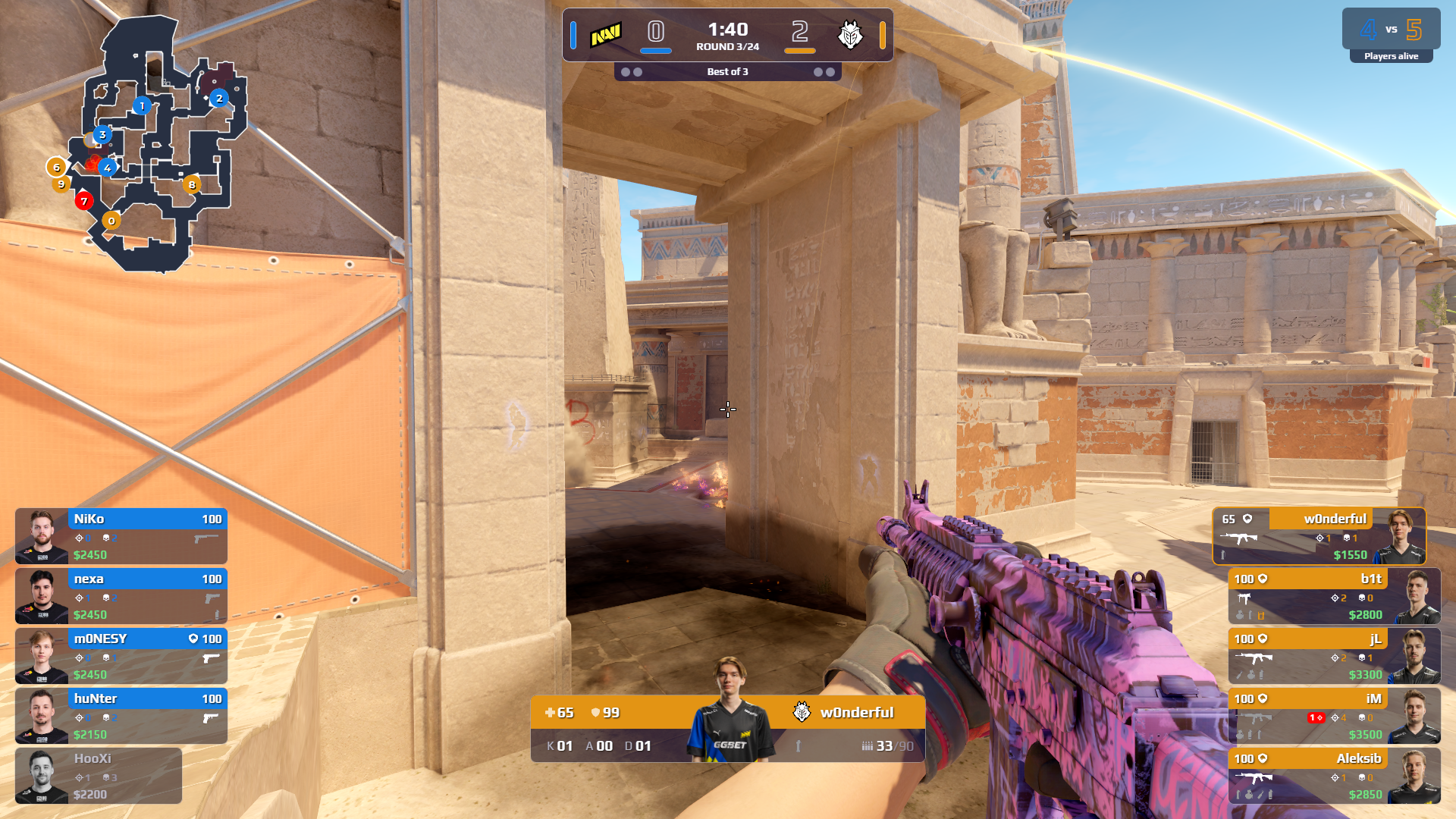
Task: Choose jL's player card
Action: pos(1334,656)
